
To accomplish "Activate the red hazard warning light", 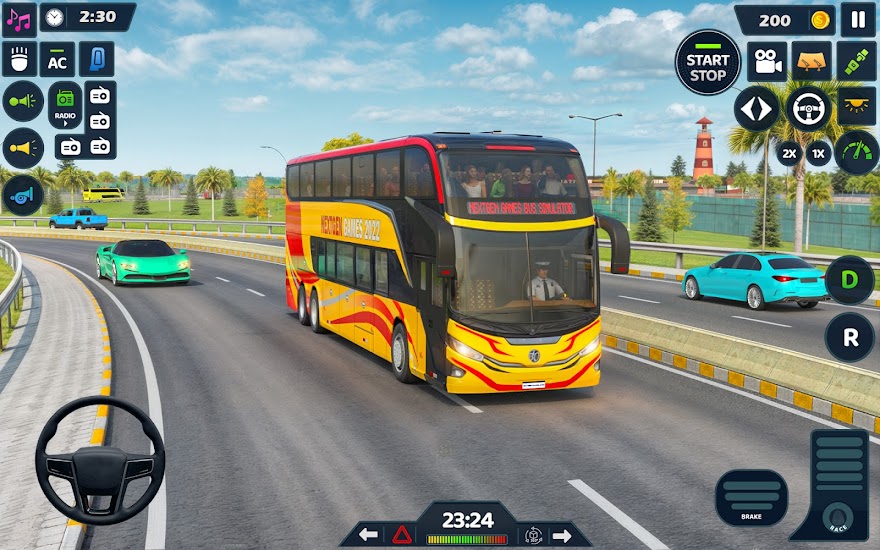I will pos(402,534).
